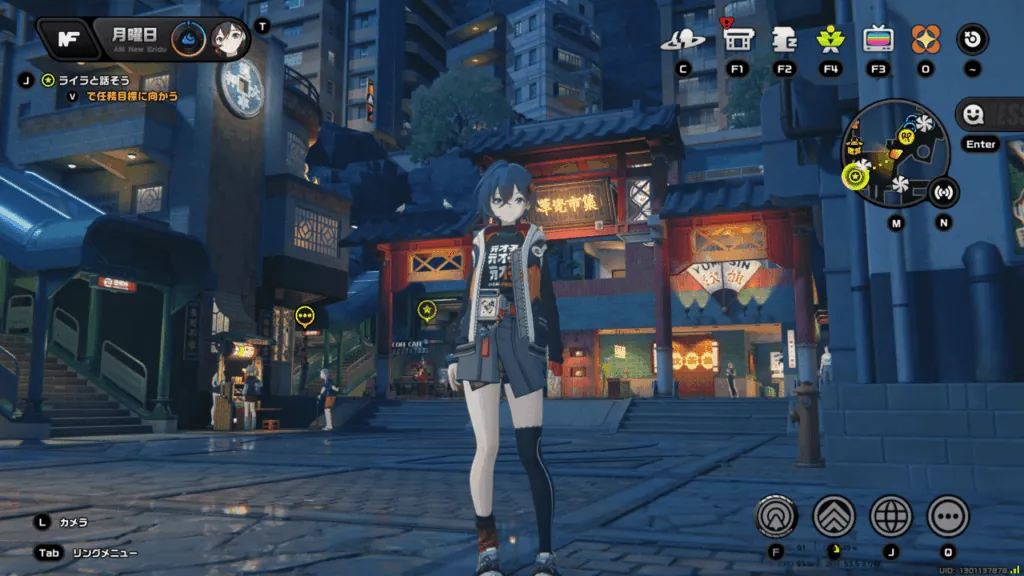Click the signal broadcast button beside minimap

(x=943, y=191)
